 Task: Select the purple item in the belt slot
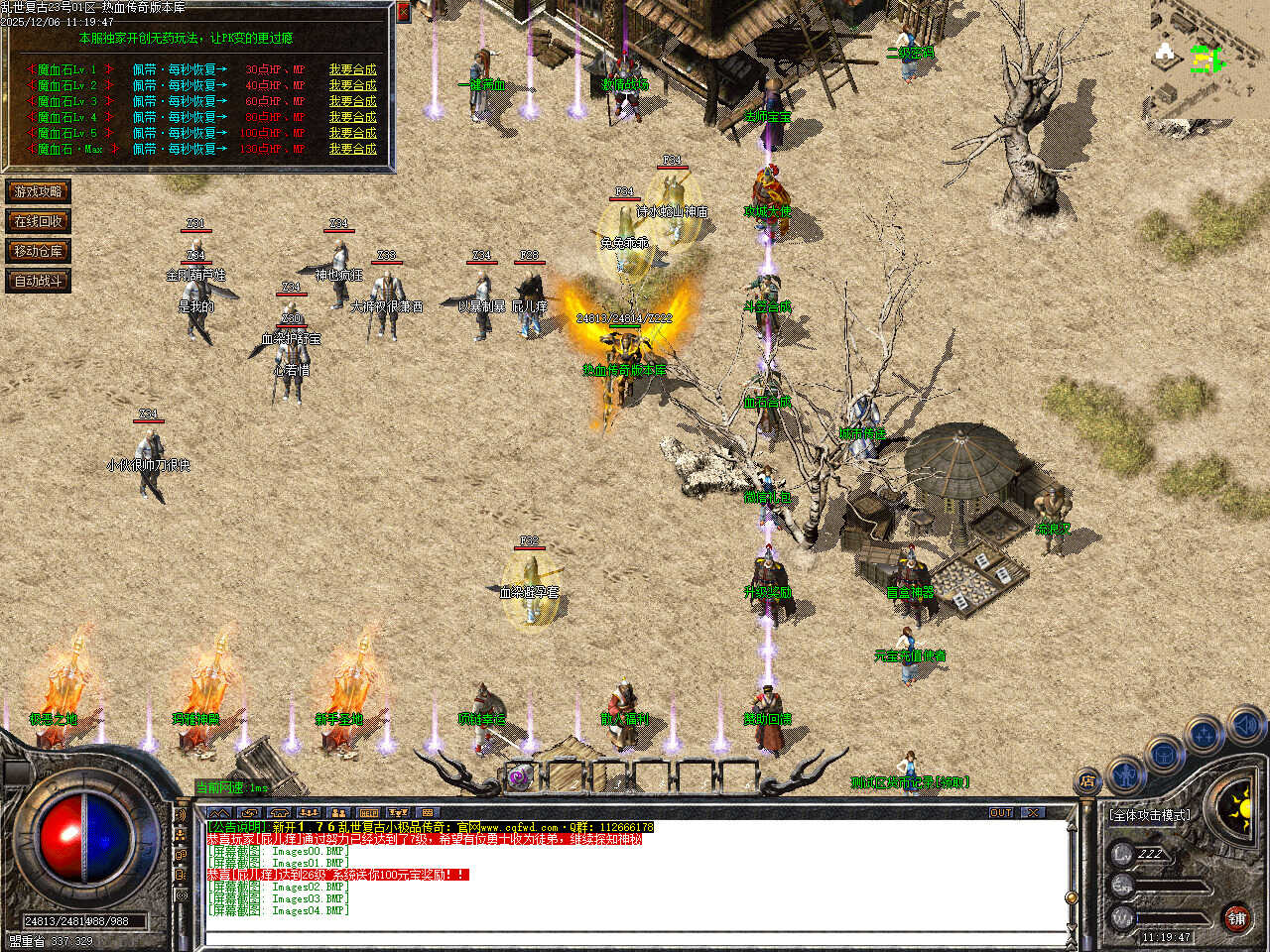(x=518, y=777)
